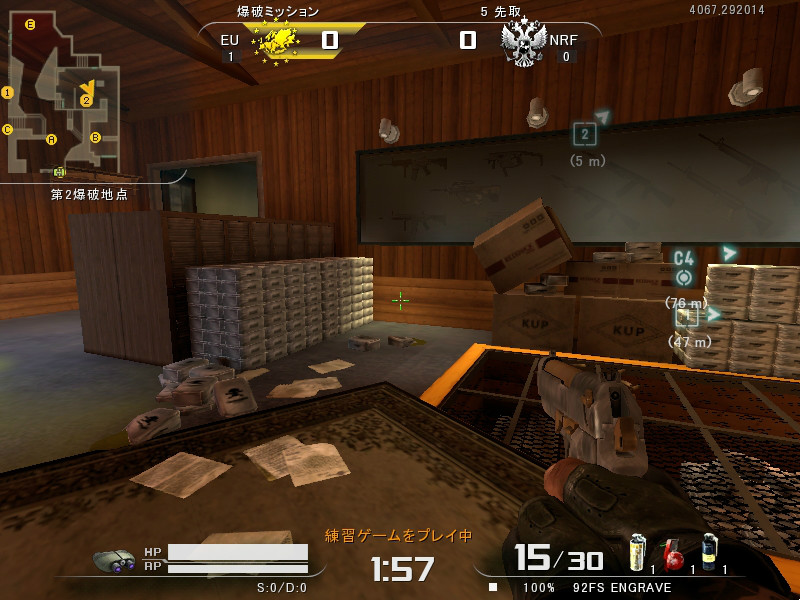Choose the red grenade icon

click(x=673, y=553)
